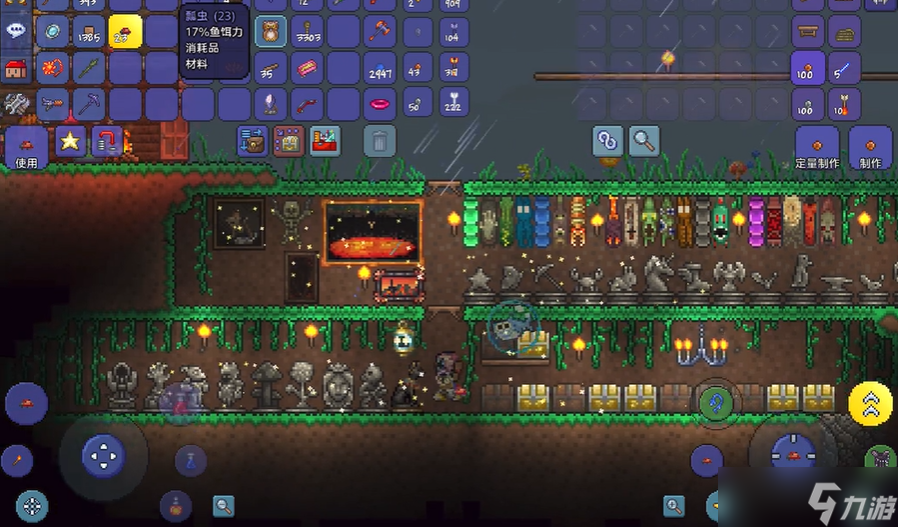
Task: Tap the movement joystick d-pad
Action: [x=103, y=456]
